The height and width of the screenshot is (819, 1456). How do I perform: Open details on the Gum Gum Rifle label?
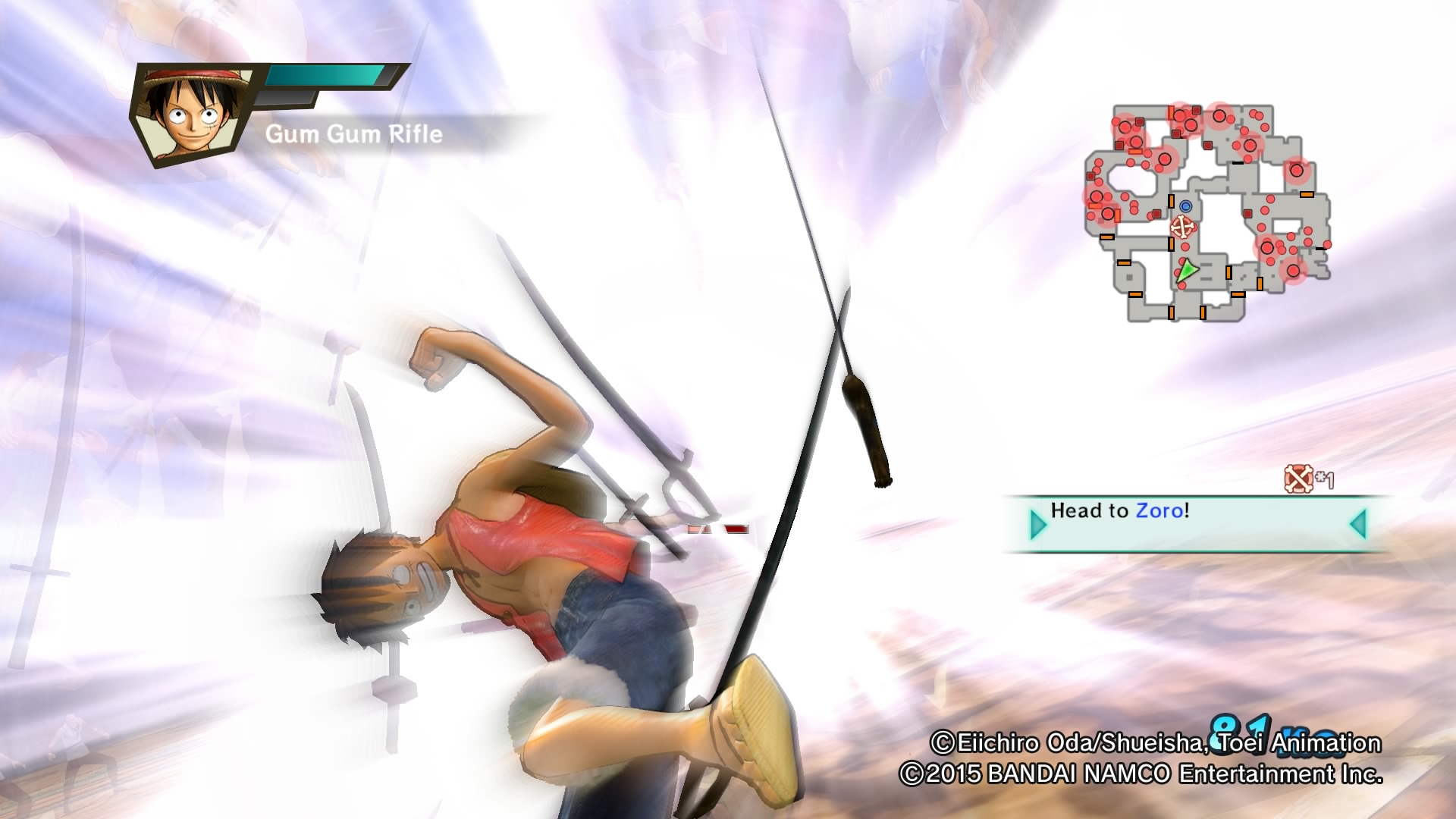pos(353,133)
